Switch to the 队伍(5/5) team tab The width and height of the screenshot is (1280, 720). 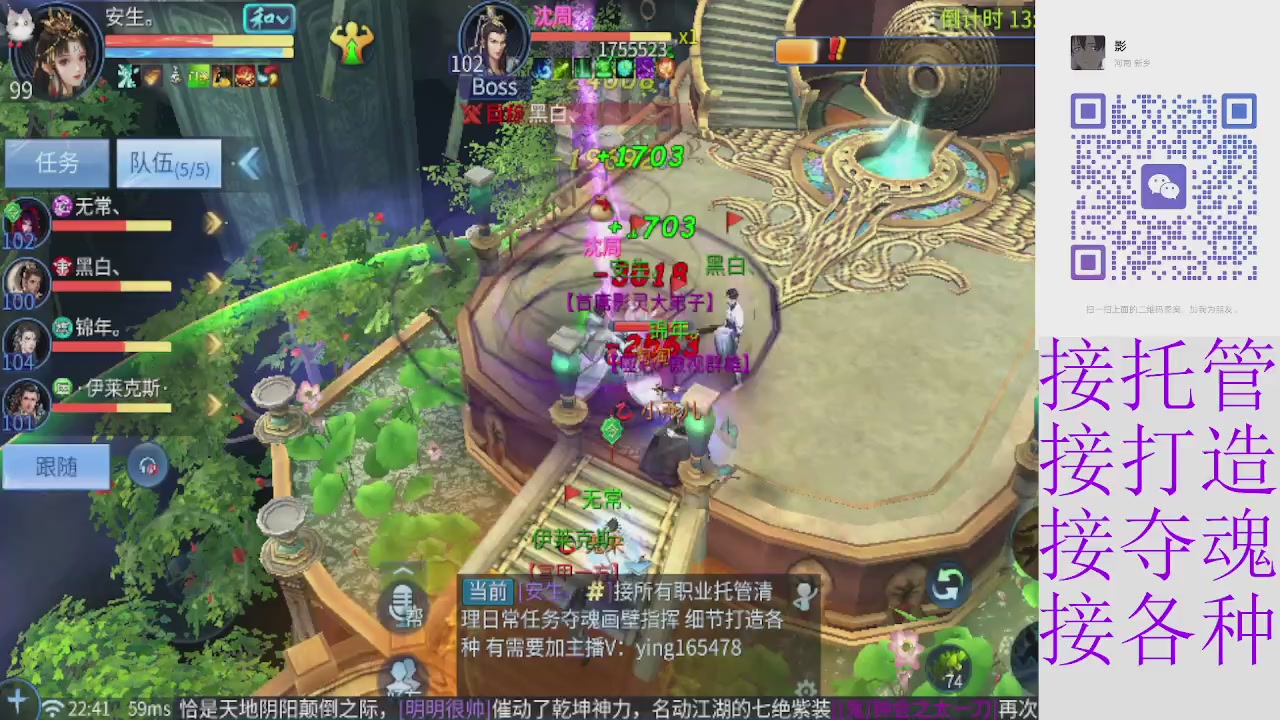[x=168, y=163]
